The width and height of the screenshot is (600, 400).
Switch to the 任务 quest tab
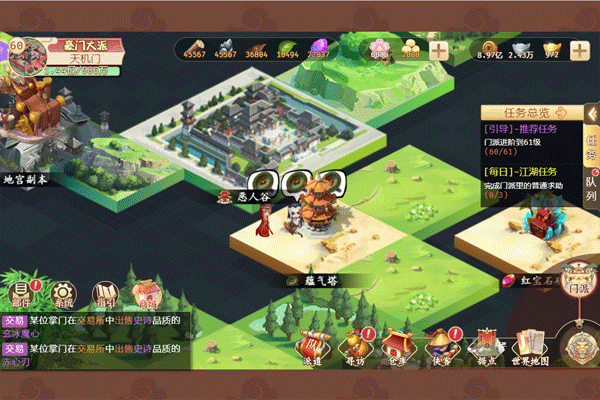pos(590,144)
